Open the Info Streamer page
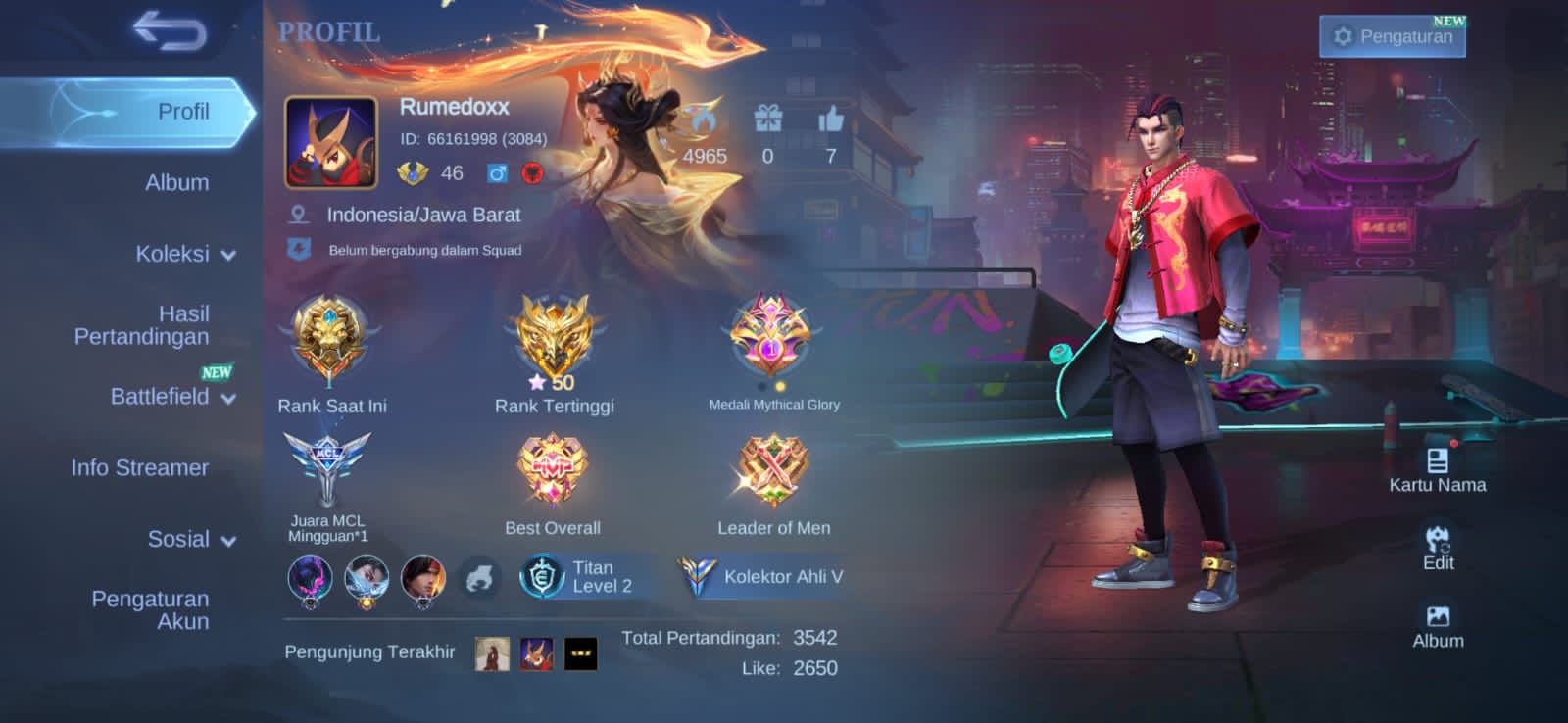This screenshot has width=1568, height=723. pos(139,468)
